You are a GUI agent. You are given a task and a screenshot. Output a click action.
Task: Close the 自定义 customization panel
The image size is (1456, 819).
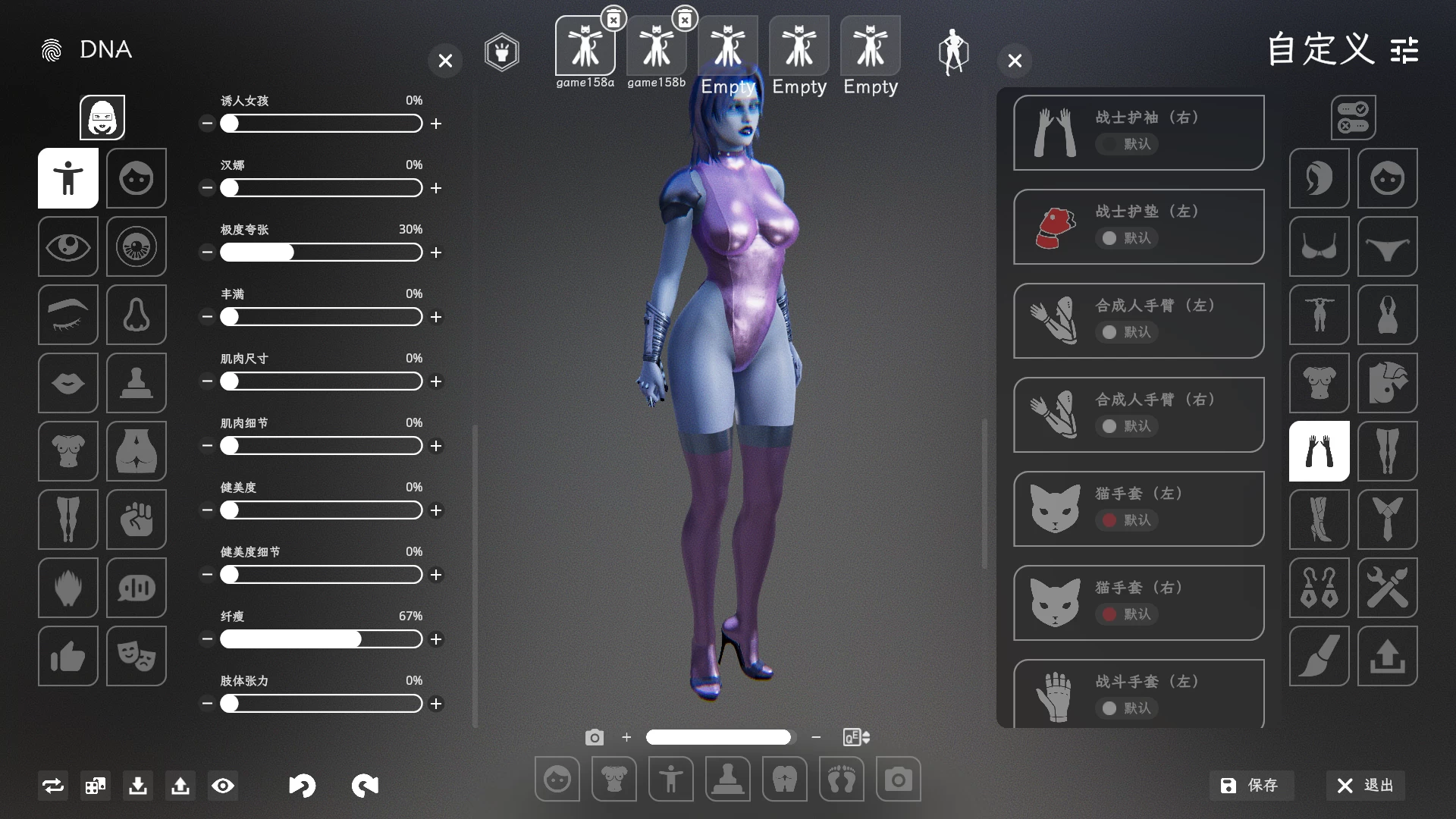coord(1015,61)
